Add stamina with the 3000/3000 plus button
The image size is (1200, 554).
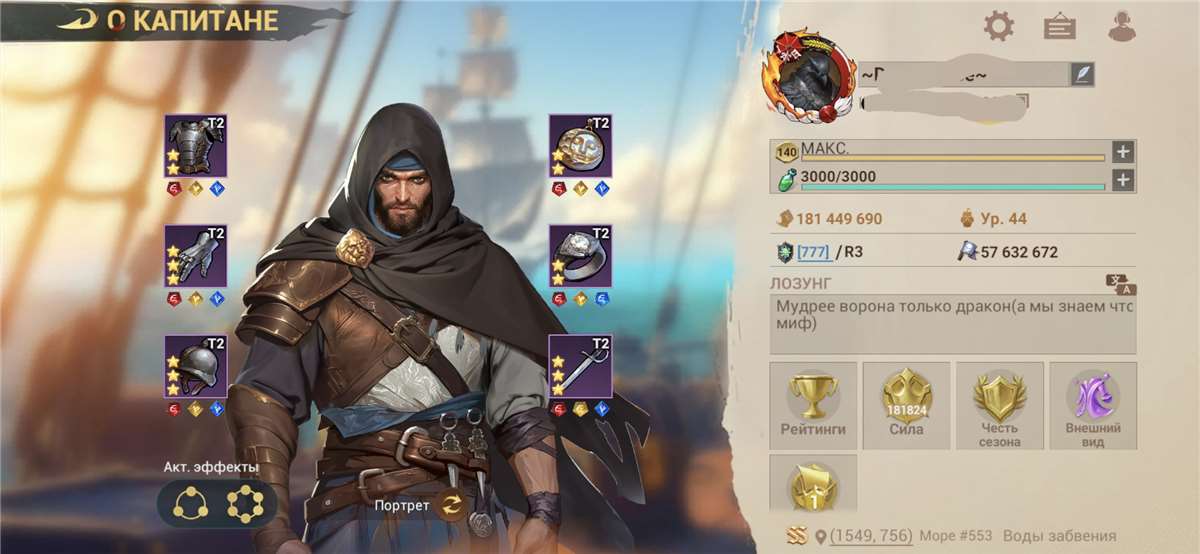(1123, 180)
